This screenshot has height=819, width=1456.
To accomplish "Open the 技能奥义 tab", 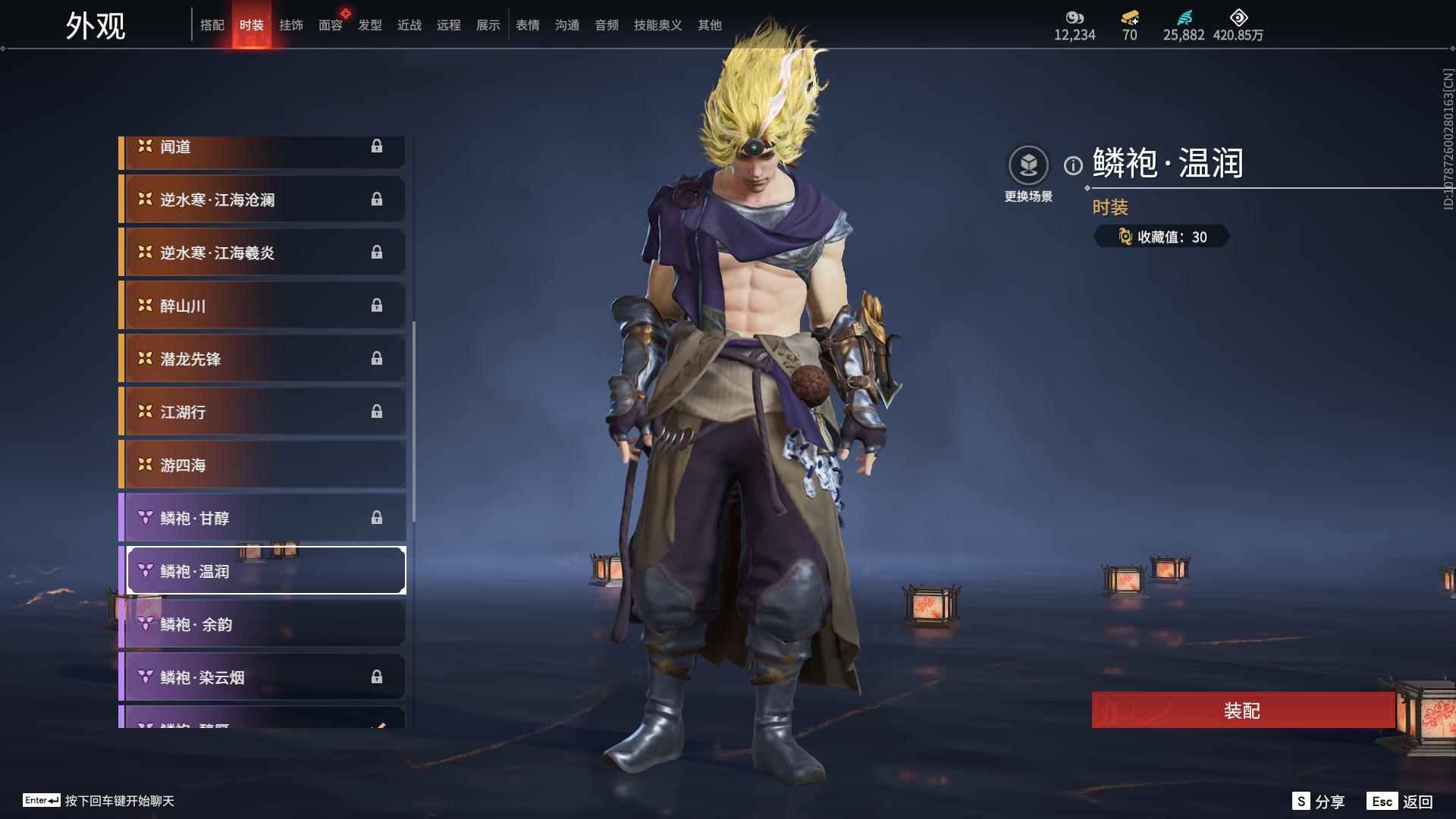I will 658,25.
